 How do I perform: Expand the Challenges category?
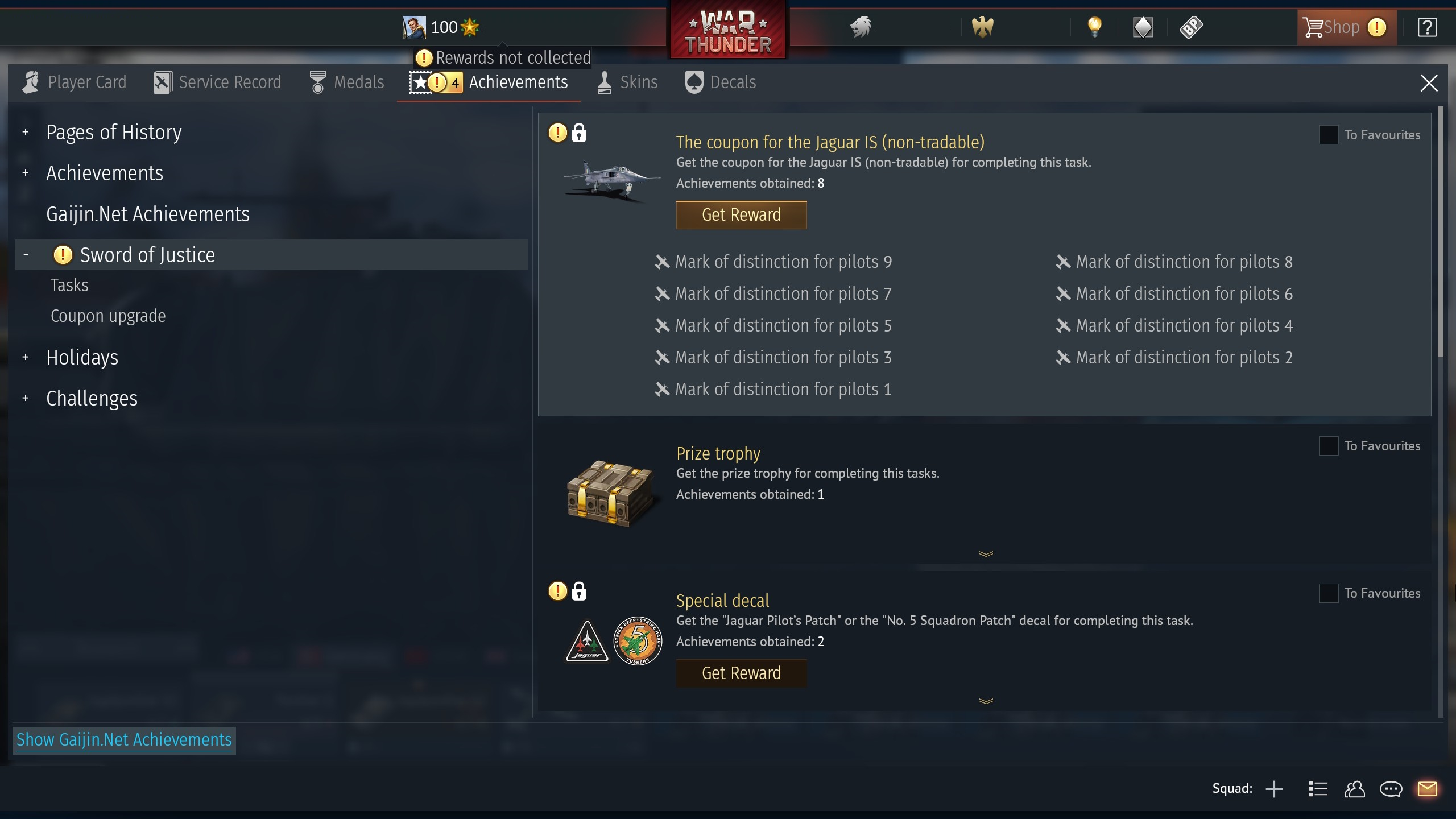(x=26, y=398)
